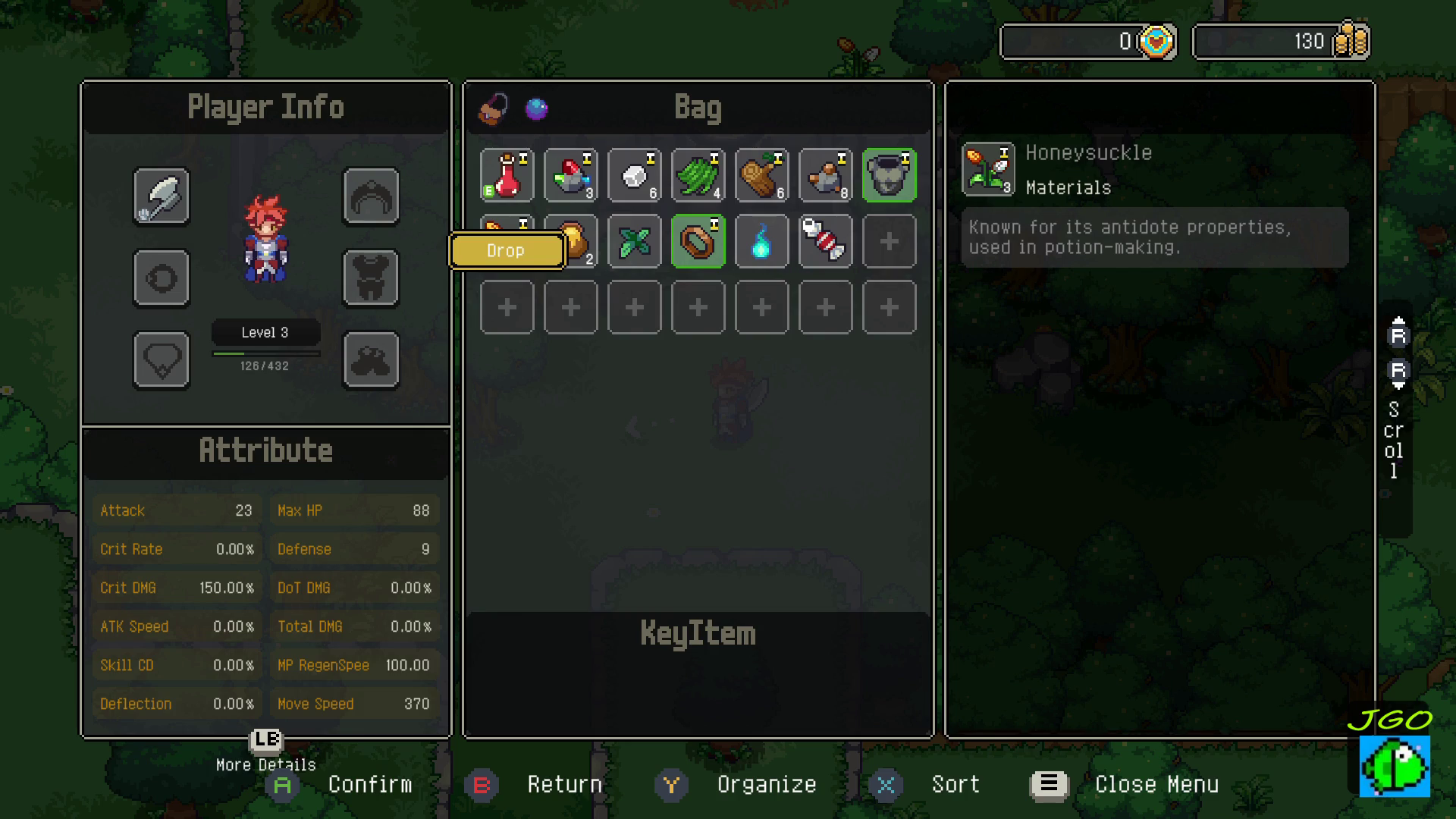Select the empty boots equipment slot
Screen dimensions: 1456x819
[371, 359]
